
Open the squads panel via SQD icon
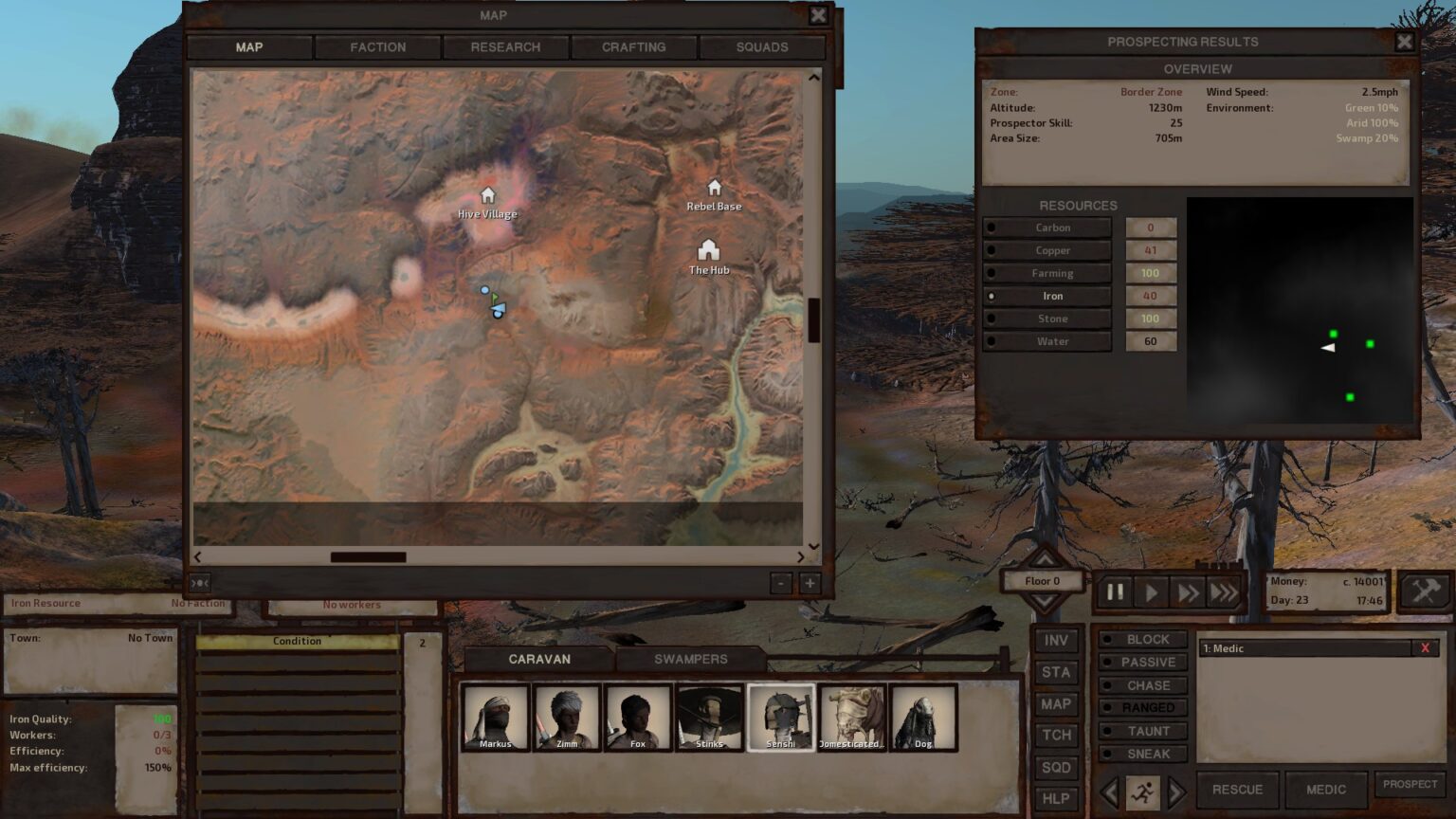[1056, 767]
